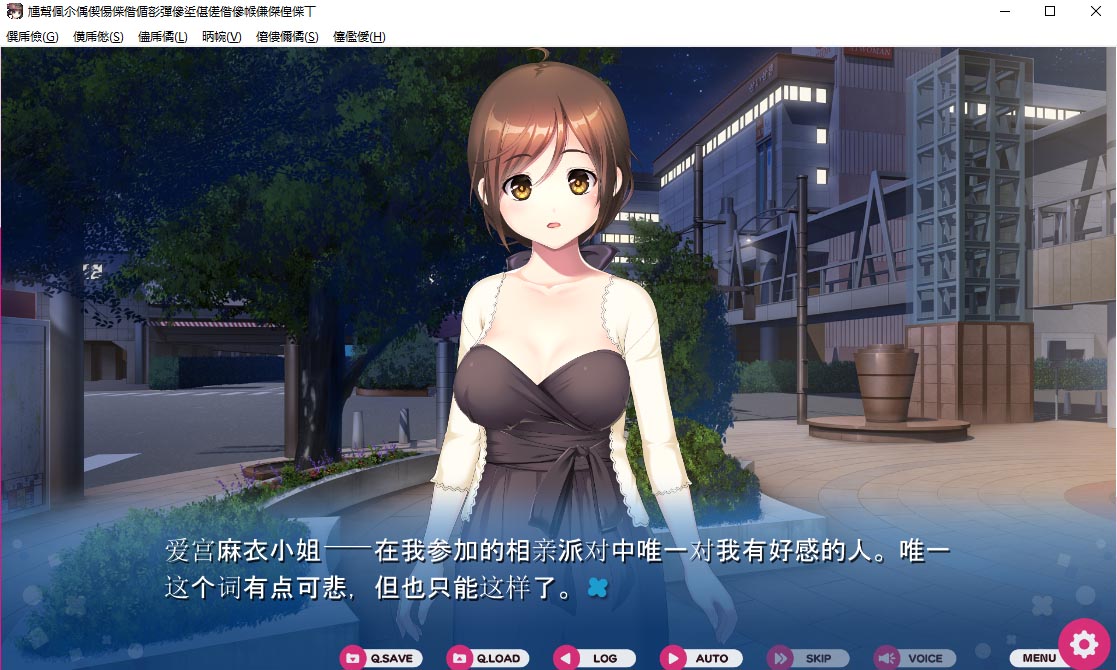Quick load with the Q.LOAD button
Image resolution: width=1117 pixels, height=670 pixels.
(487, 658)
